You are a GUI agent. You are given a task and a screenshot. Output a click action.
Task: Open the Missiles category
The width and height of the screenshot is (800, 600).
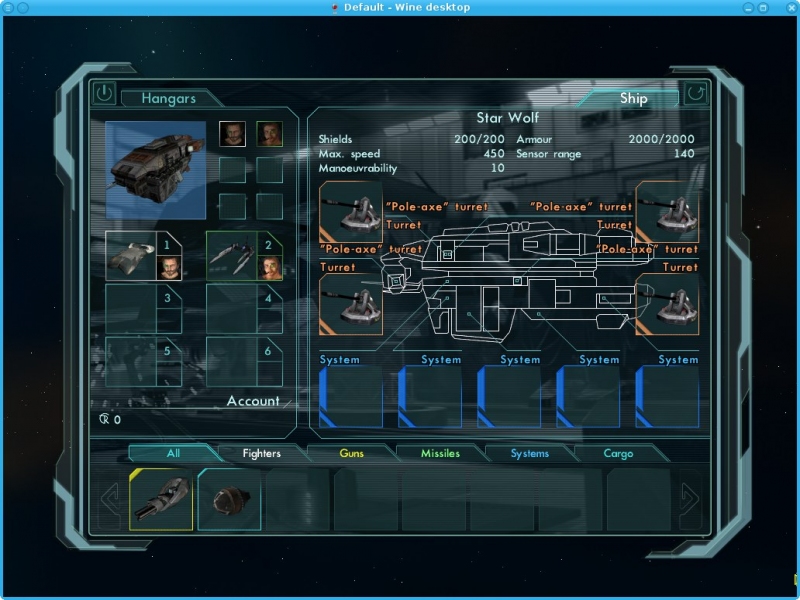tap(440, 453)
